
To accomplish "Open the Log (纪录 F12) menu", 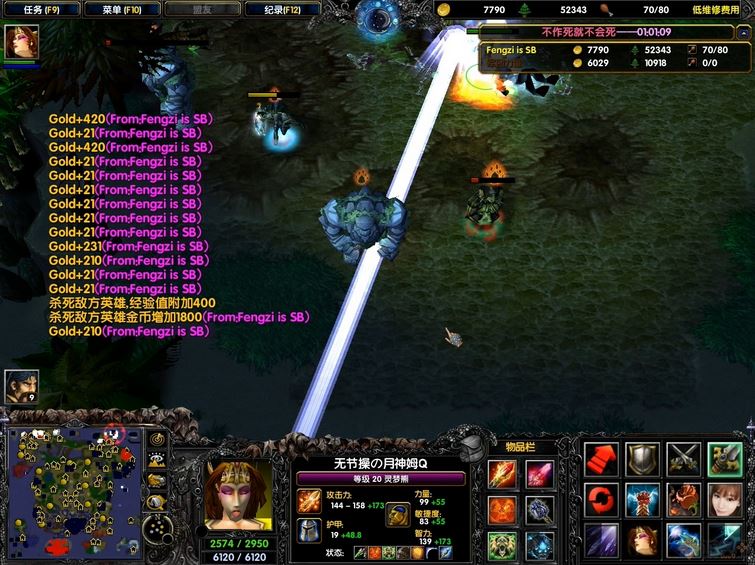I will click(282, 10).
